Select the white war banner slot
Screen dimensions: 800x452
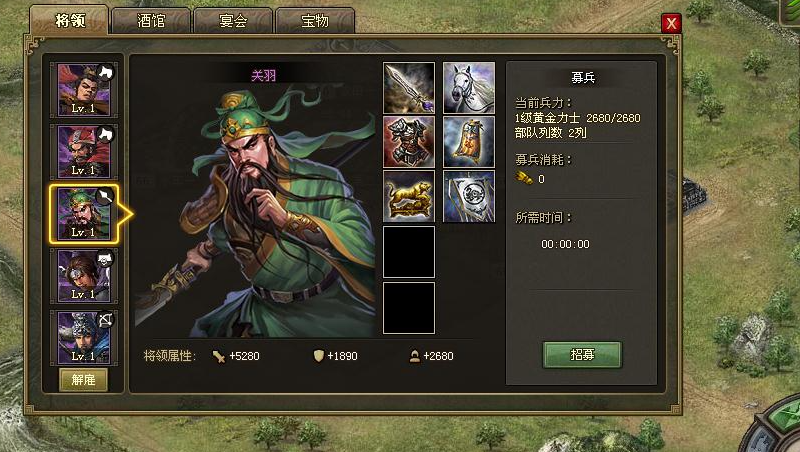pos(469,197)
